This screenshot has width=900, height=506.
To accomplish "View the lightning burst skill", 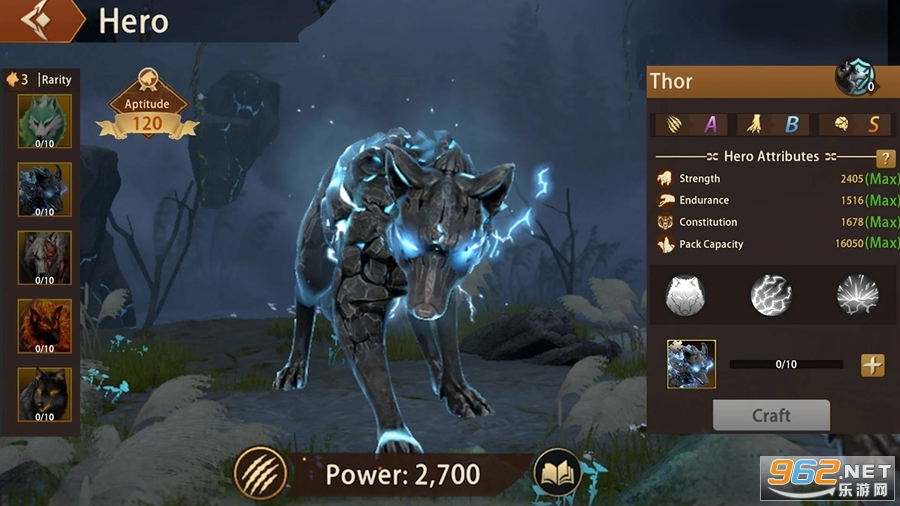I will click(x=857, y=295).
